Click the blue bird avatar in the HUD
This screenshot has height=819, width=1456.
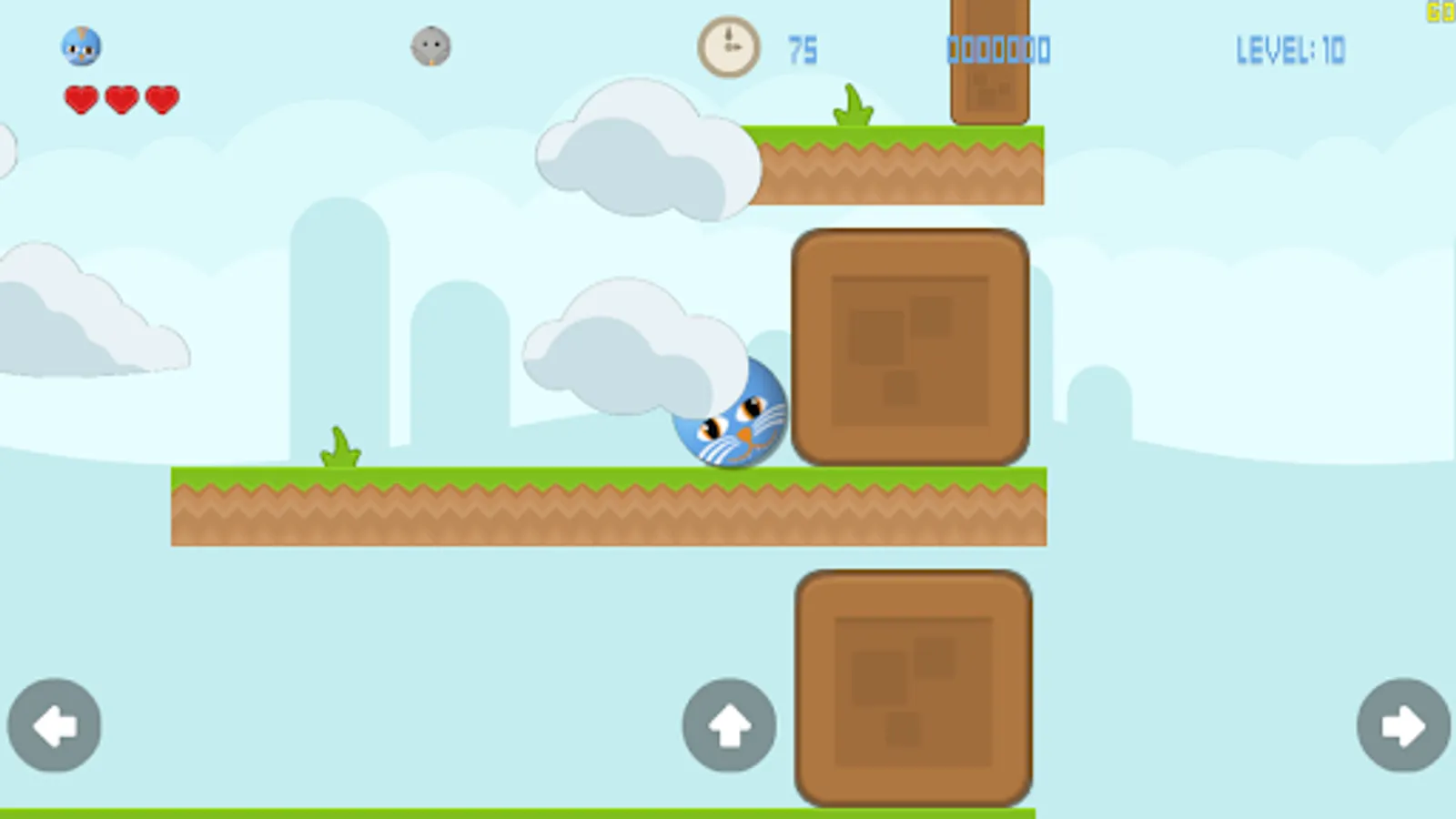coord(82,47)
